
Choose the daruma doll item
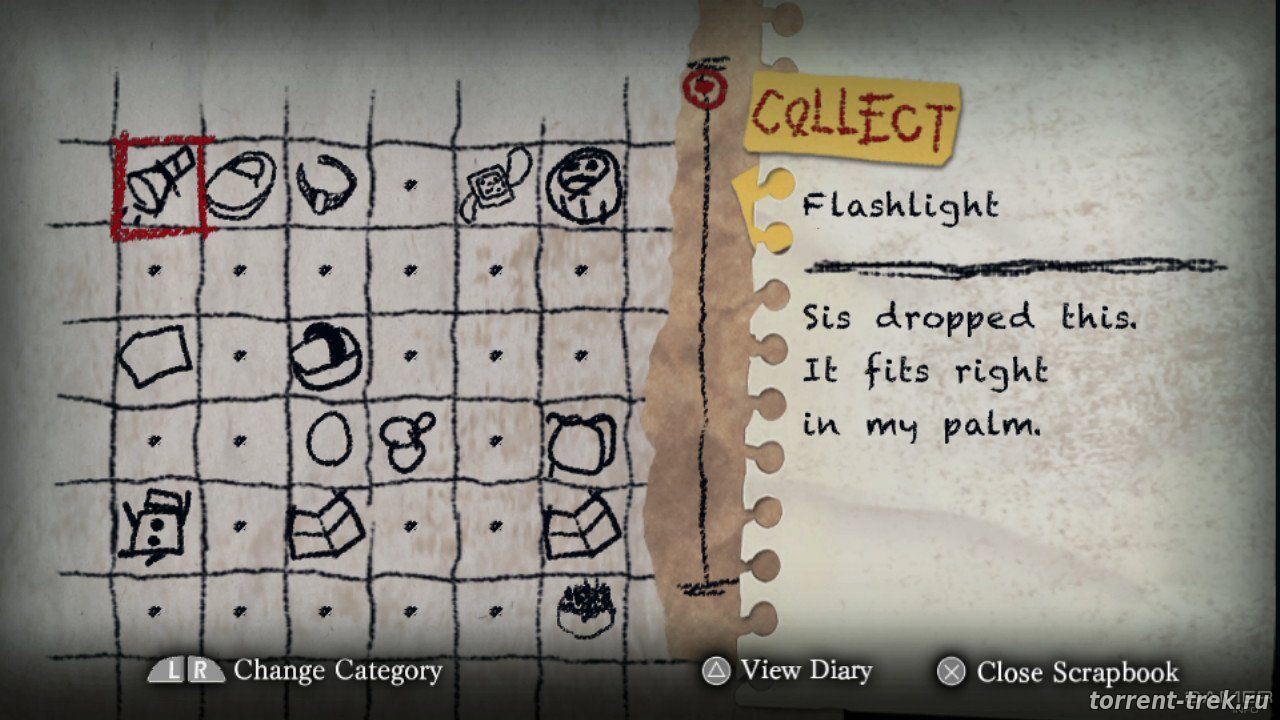[x=582, y=186]
